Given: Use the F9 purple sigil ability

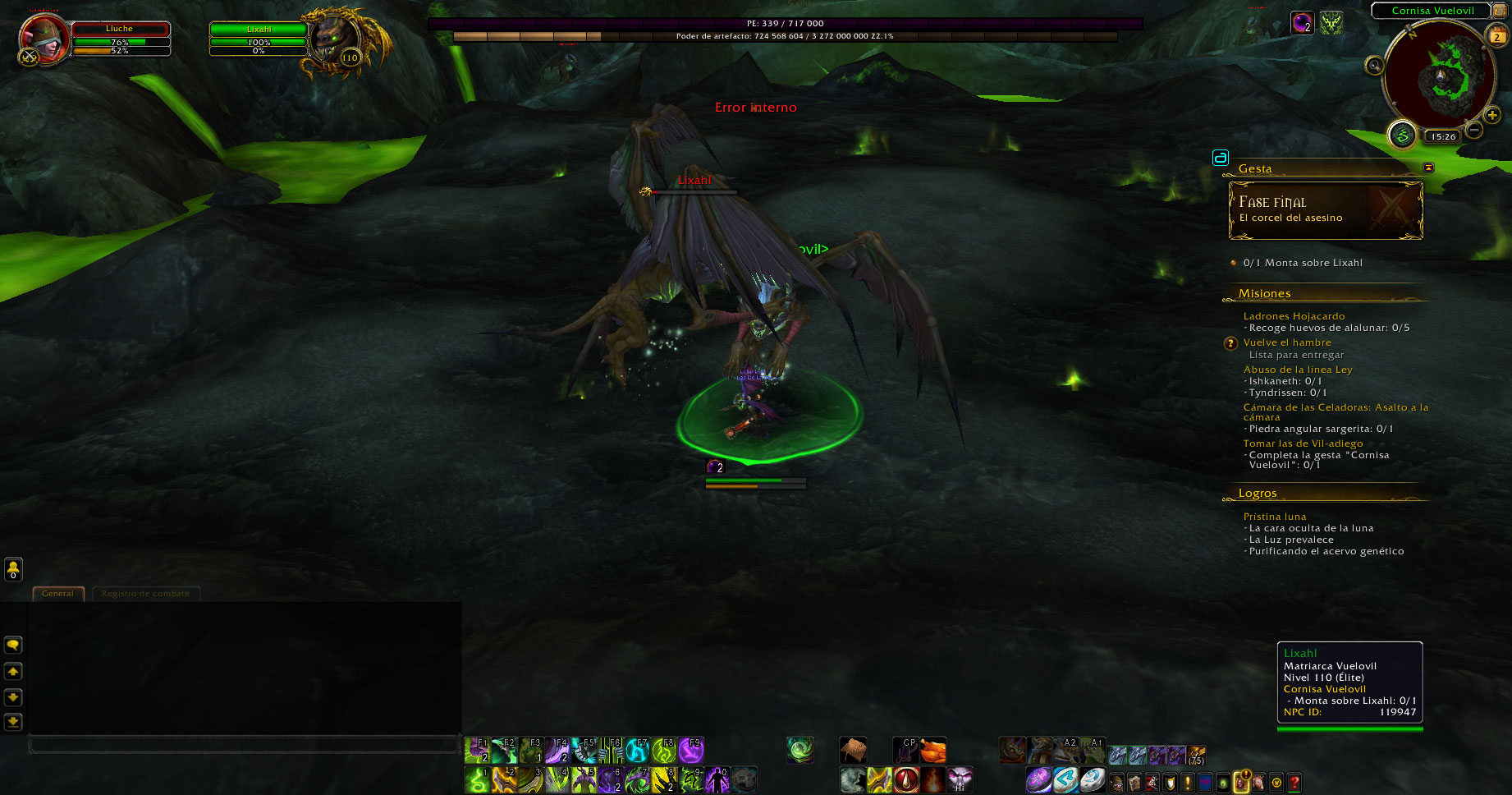Looking at the screenshot, I should click(x=690, y=750).
